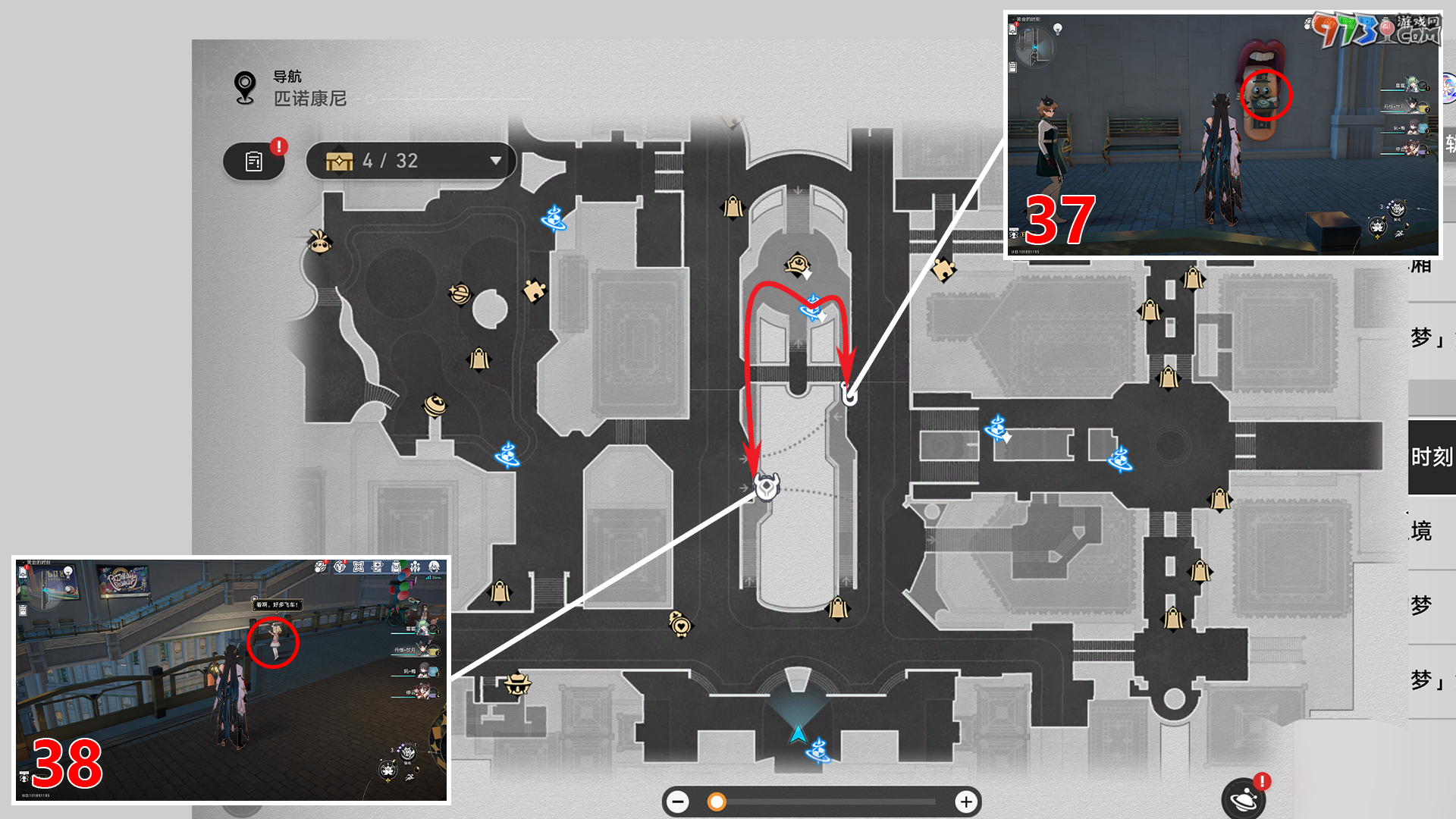Viewport: 1456px width, 819px height.
Task: Click the map zoom-out minus button
Action: tap(678, 802)
